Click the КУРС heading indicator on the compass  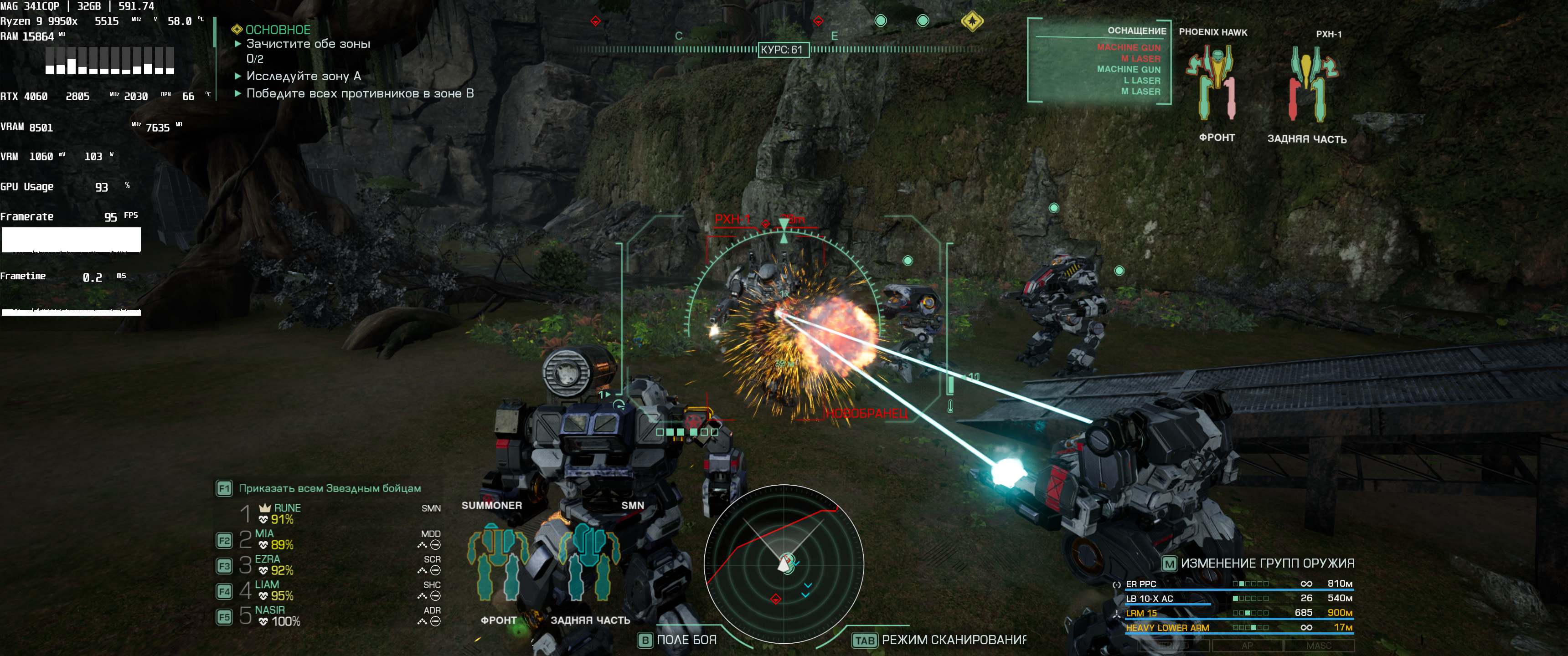click(783, 50)
